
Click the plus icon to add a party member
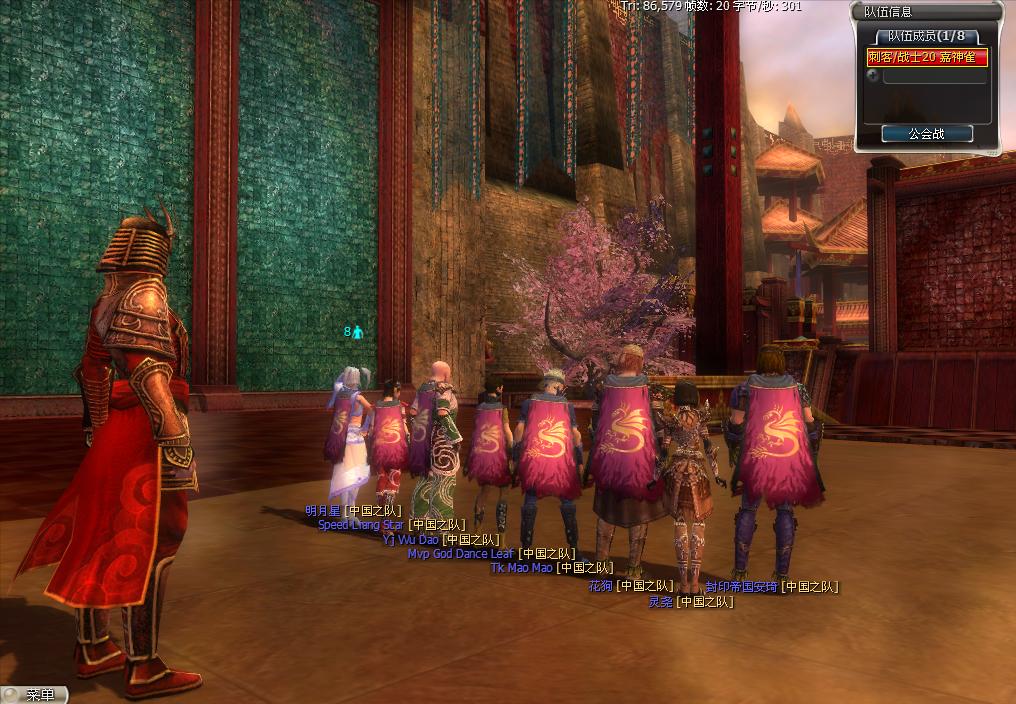(873, 75)
